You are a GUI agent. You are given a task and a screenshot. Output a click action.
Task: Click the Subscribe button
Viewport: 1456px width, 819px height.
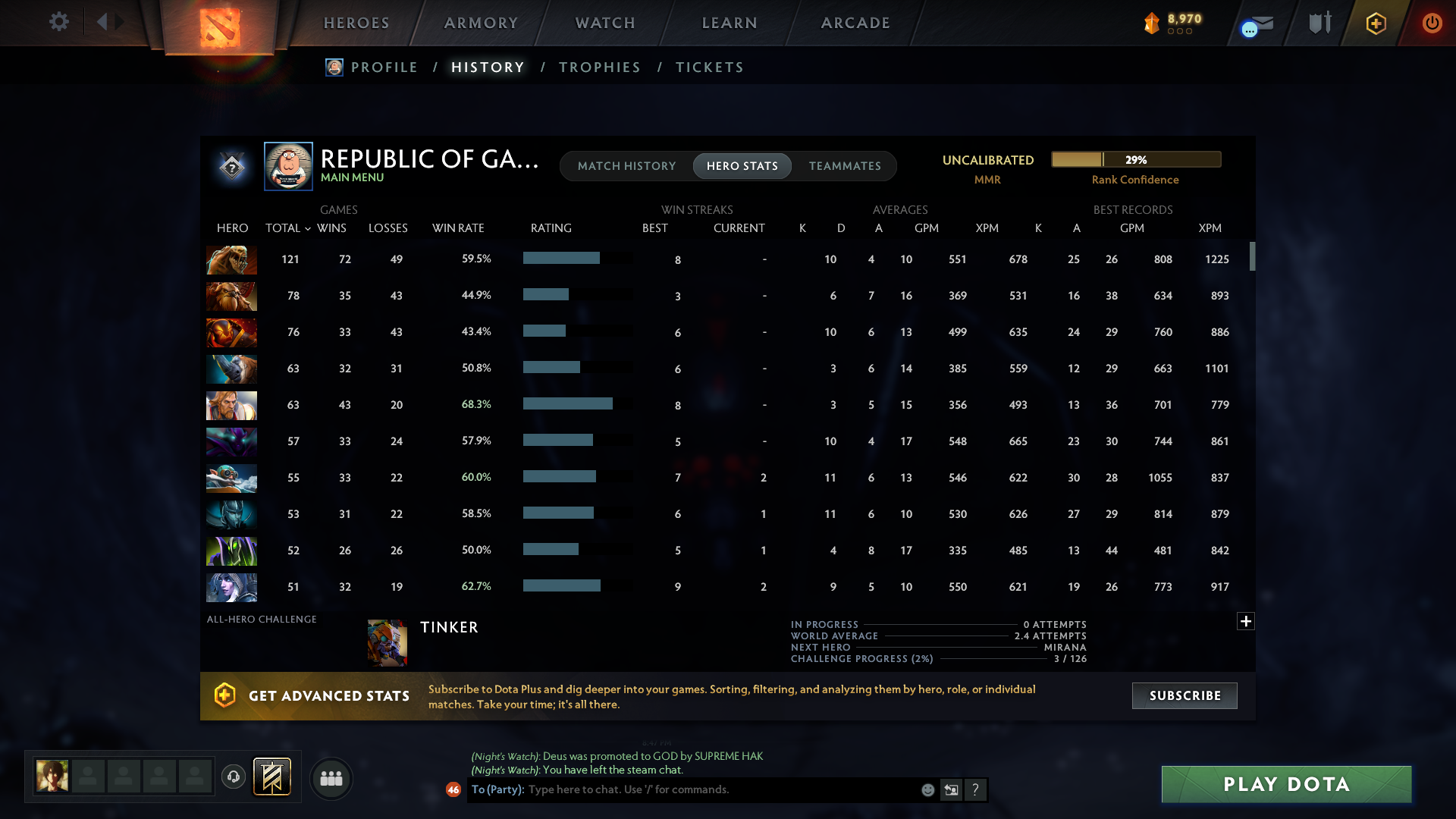tap(1184, 695)
